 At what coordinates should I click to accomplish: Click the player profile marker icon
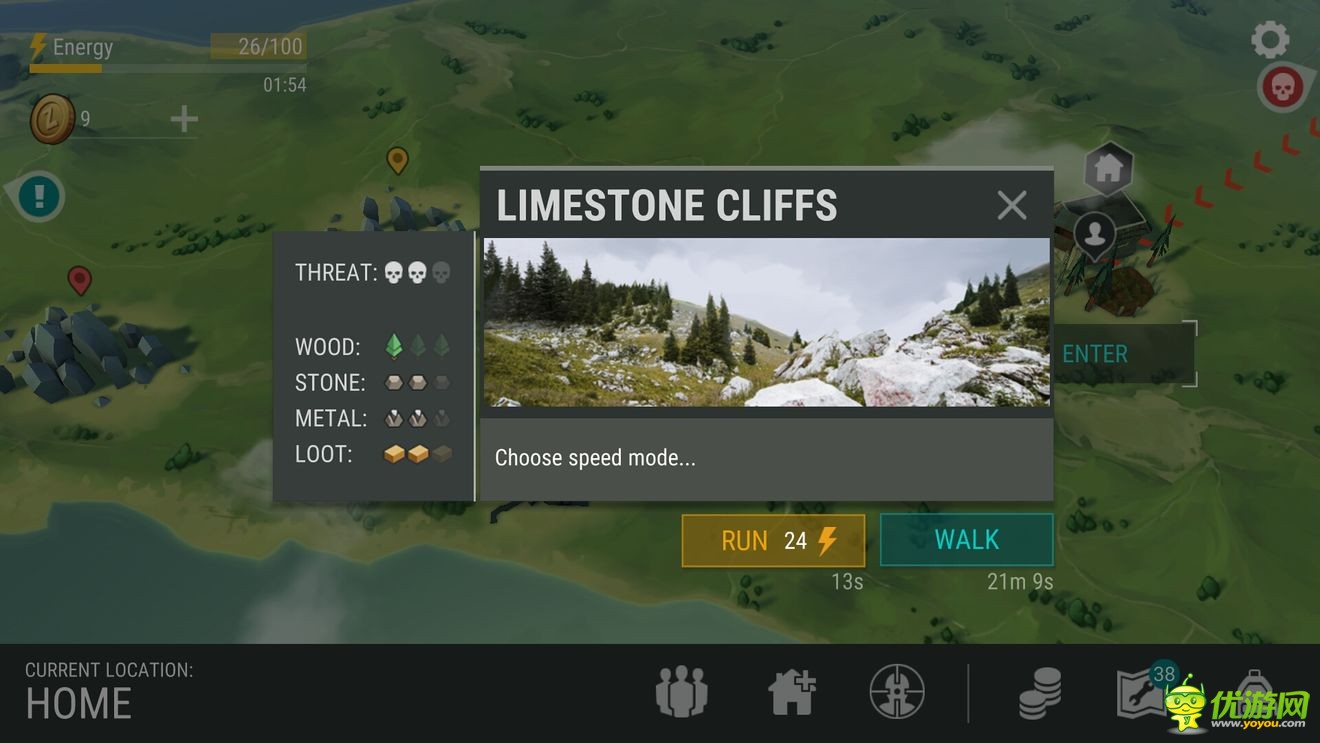click(x=1096, y=235)
